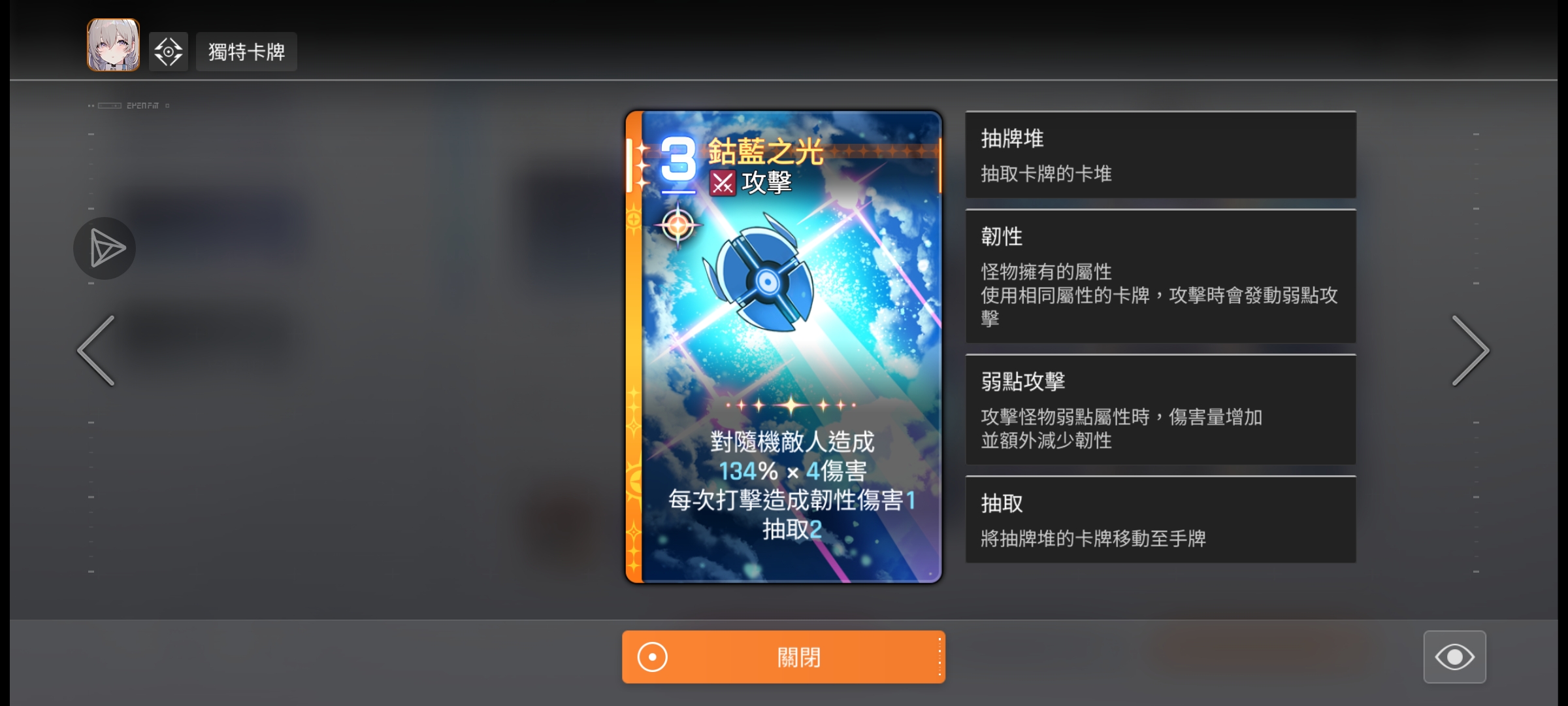Select the diamond targeting icon beside the avatar
This screenshot has width=1568, height=706.
(x=168, y=50)
